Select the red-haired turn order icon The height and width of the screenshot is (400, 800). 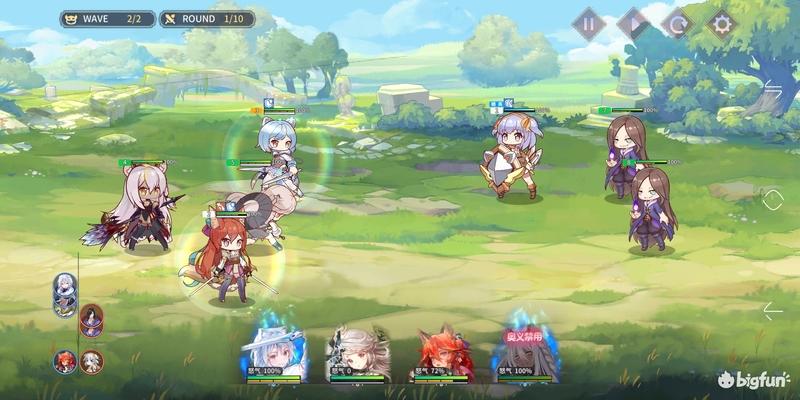pos(65,360)
